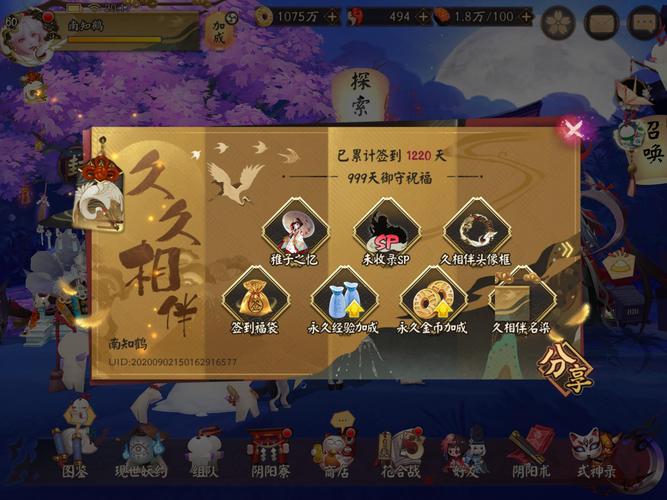Close the 久久相伴 sign-in popup

point(572,128)
